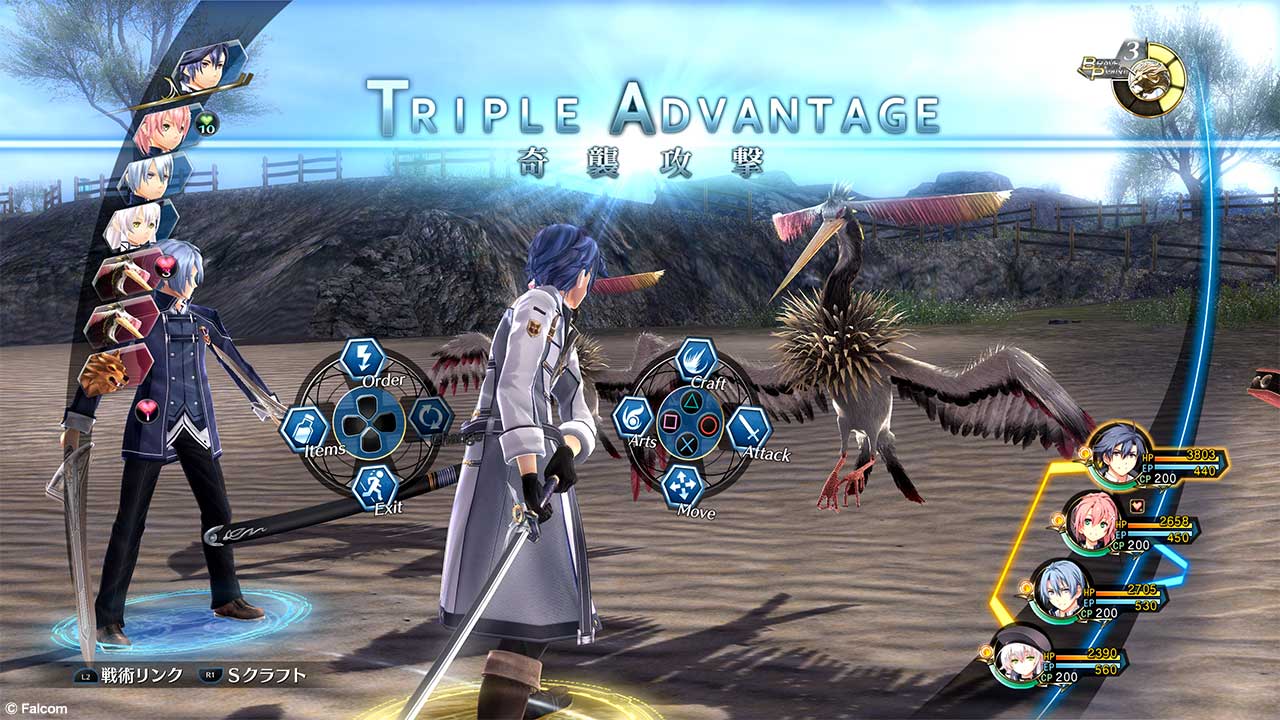The height and width of the screenshot is (720, 1280).
Task: Select the Attack command
Action: 748,430
